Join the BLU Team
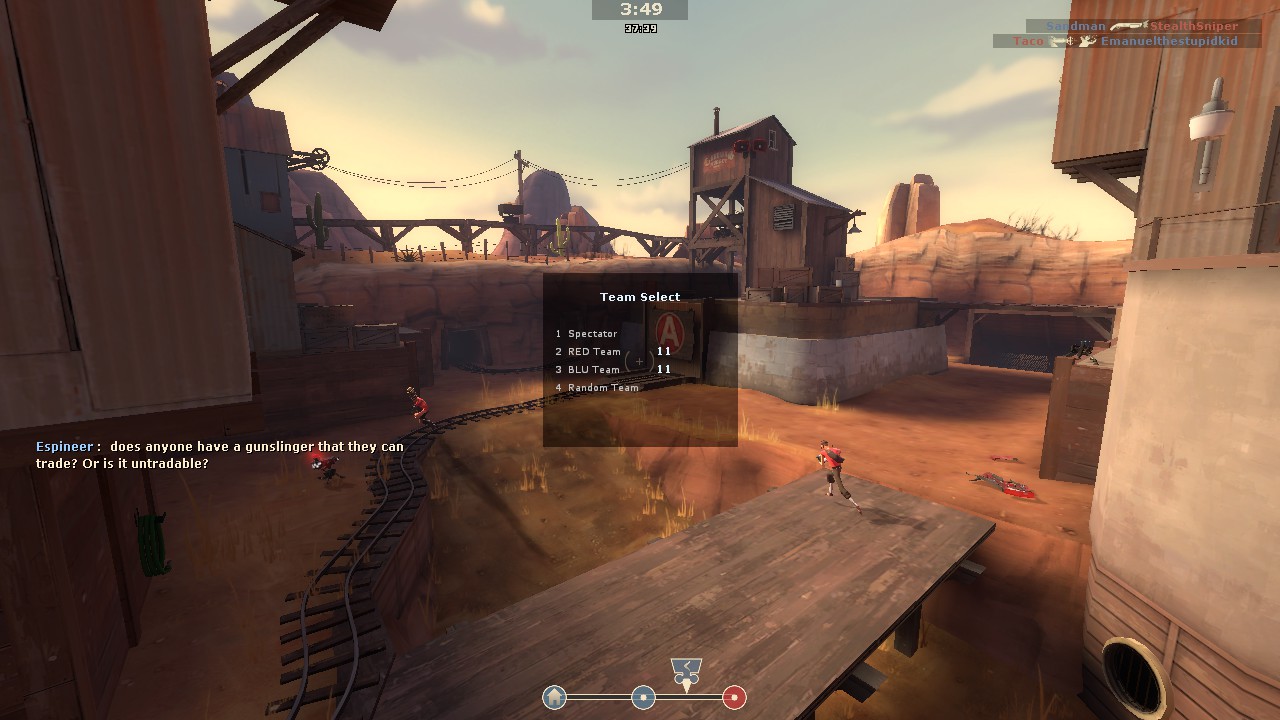Viewport: 1280px width, 720px height. tap(594, 370)
